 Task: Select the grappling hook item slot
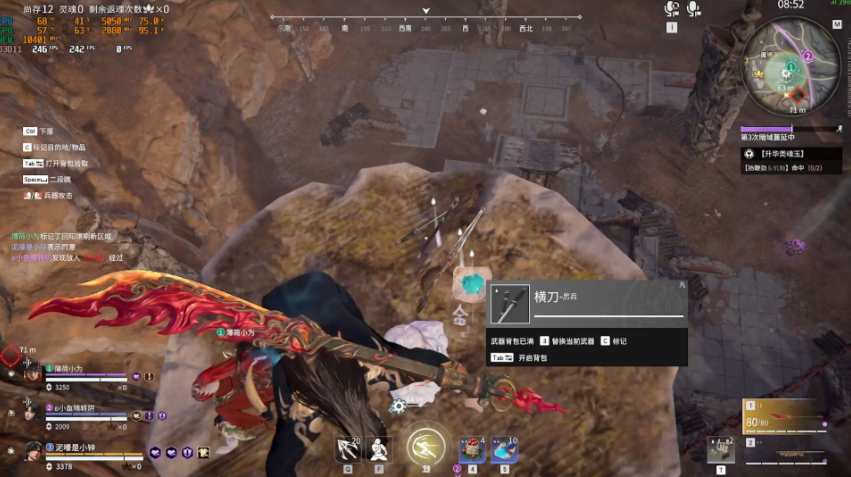tap(347, 450)
